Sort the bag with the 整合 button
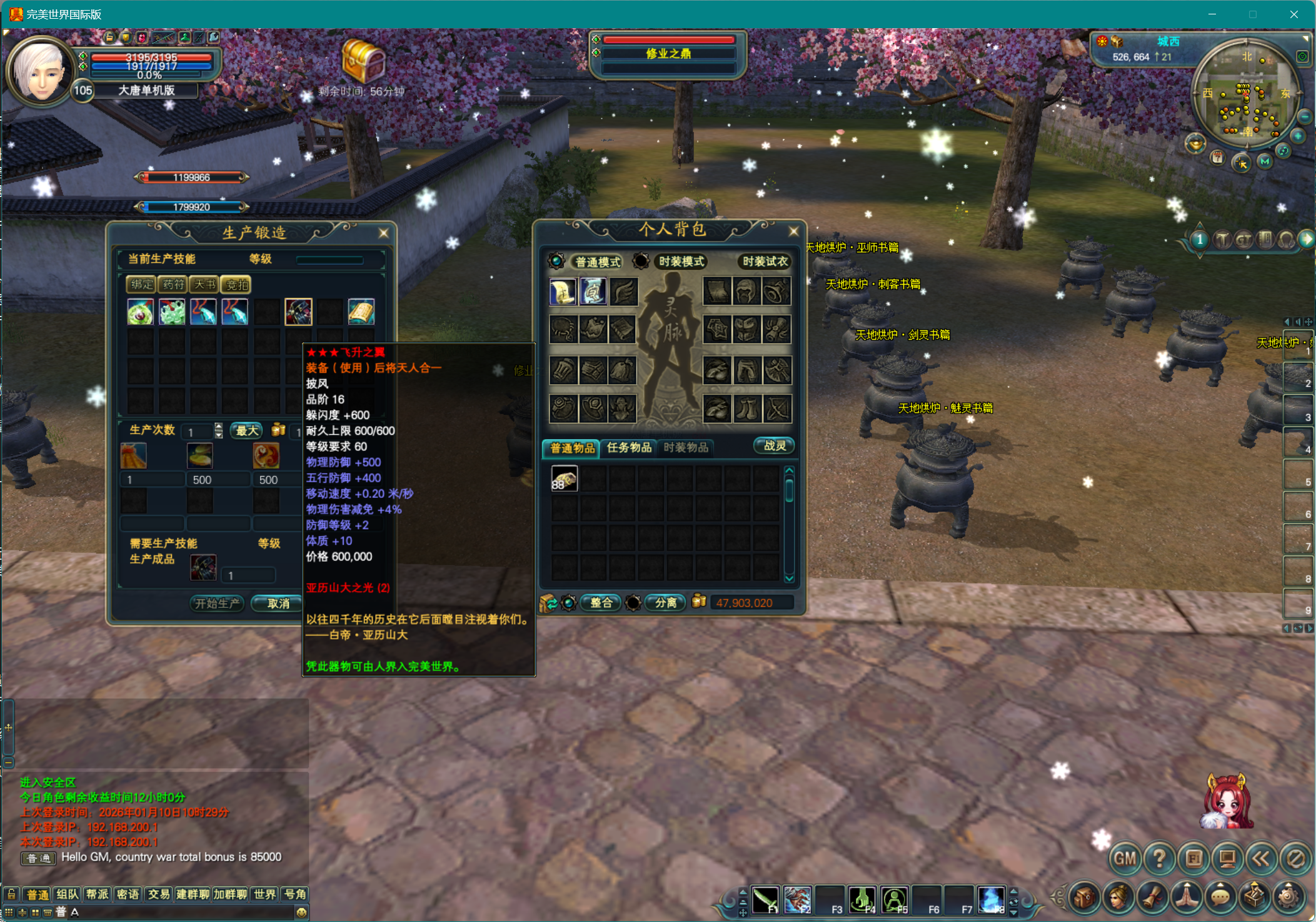Viewport: 1316px width, 922px height. (x=601, y=602)
